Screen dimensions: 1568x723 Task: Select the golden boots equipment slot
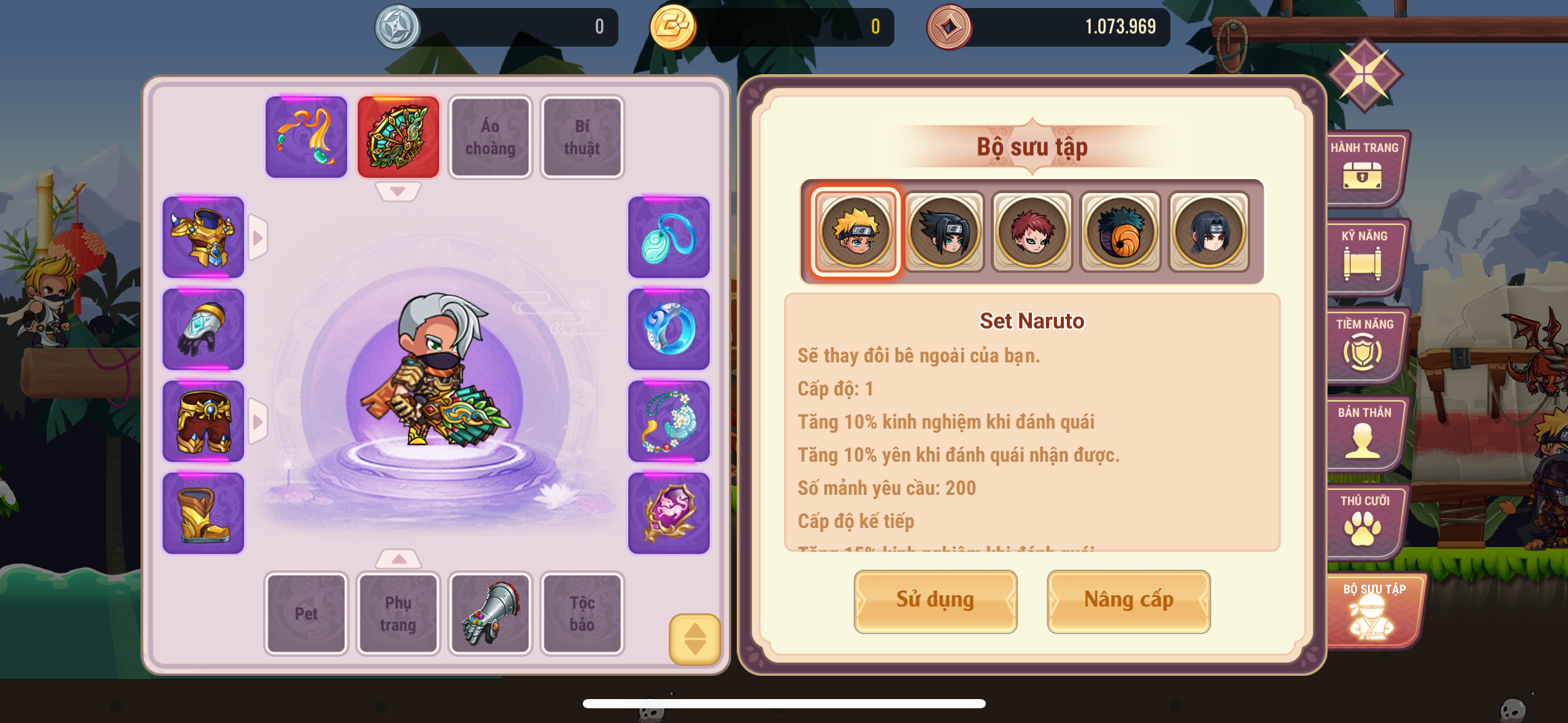coord(203,513)
